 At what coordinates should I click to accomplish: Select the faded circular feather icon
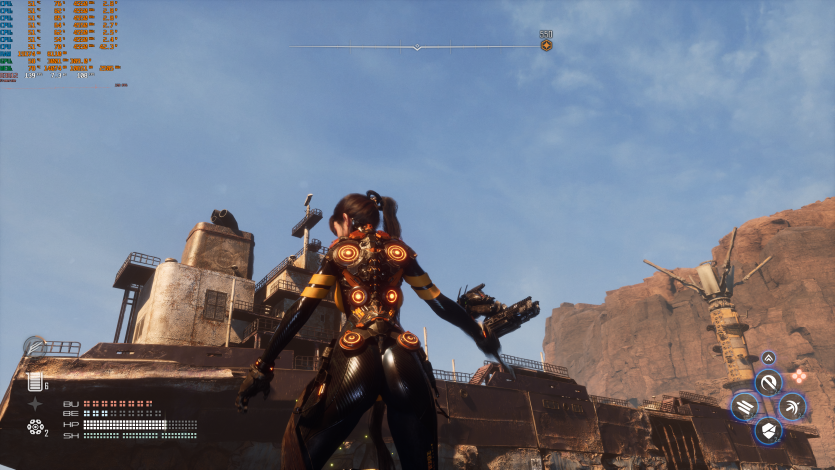[34, 345]
